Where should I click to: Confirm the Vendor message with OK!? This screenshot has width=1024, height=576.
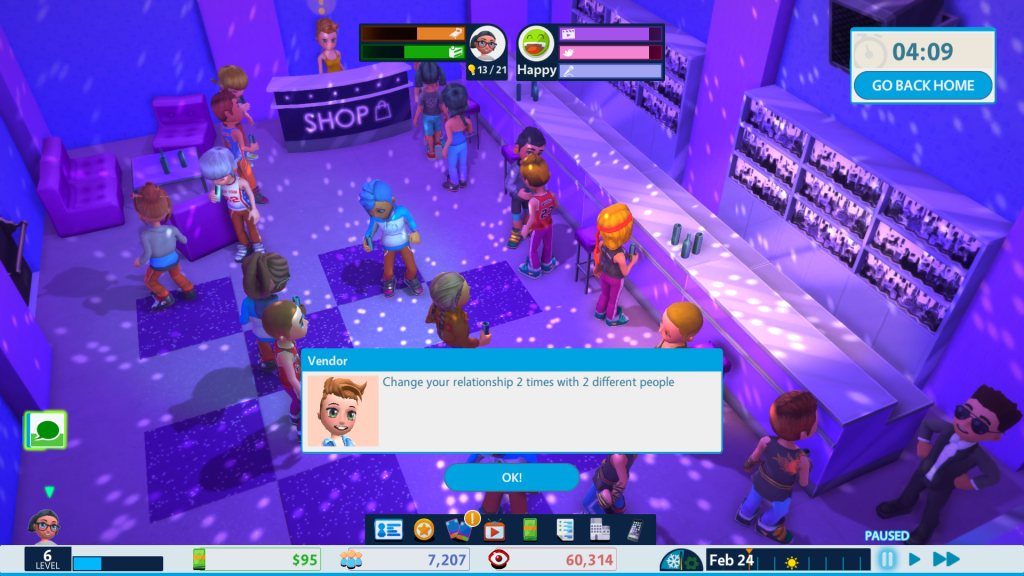point(511,477)
